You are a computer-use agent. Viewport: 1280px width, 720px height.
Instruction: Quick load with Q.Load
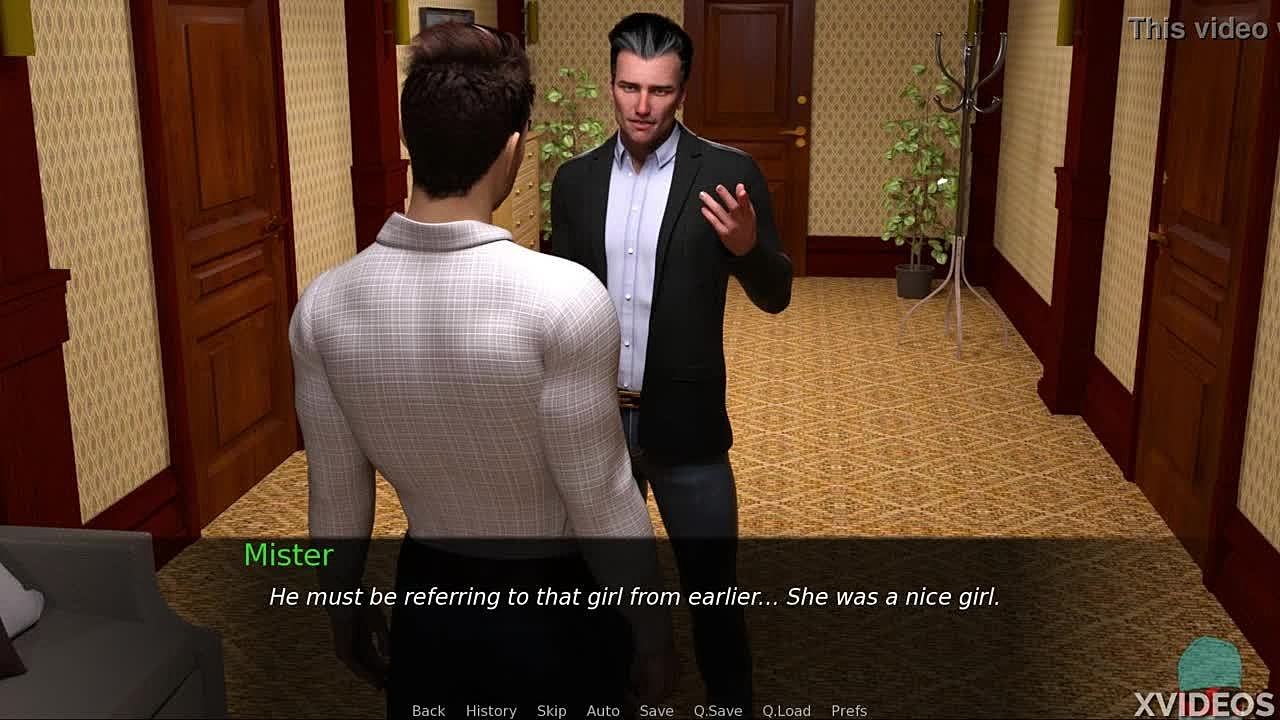pyautogui.click(x=786, y=710)
